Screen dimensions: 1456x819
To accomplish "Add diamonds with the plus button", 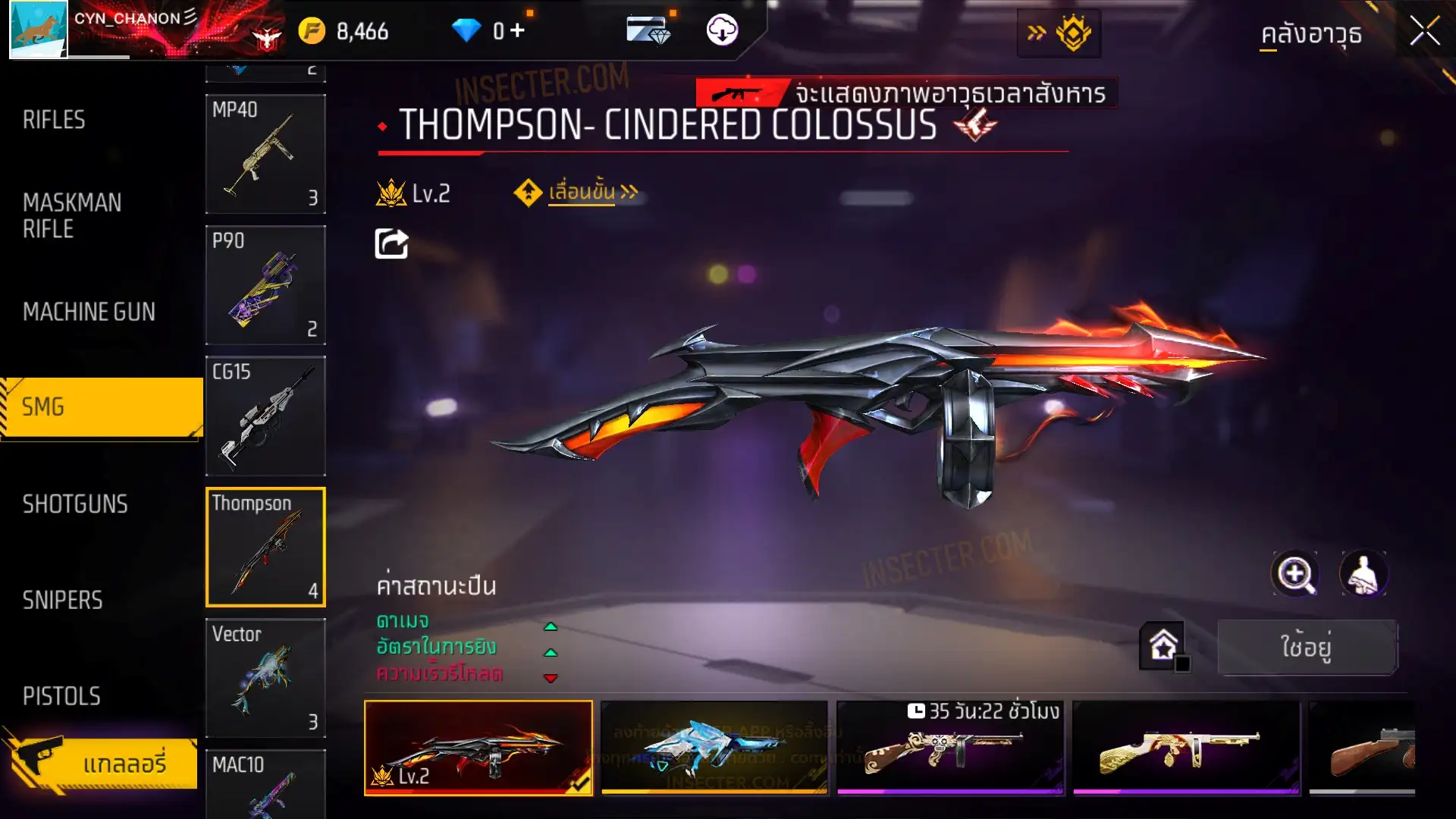I will tap(517, 30).
